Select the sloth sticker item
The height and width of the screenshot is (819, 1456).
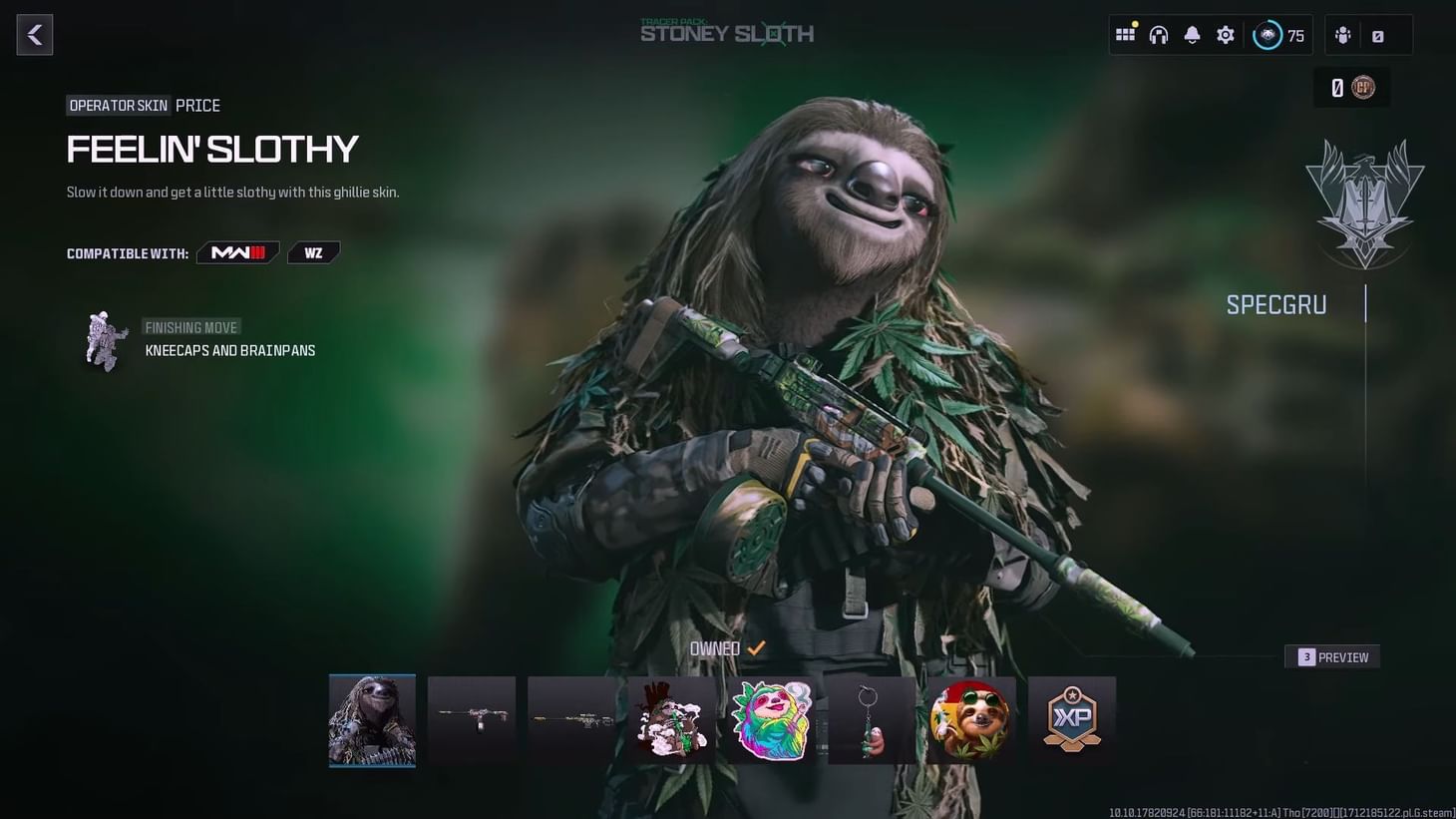[771, 719]
